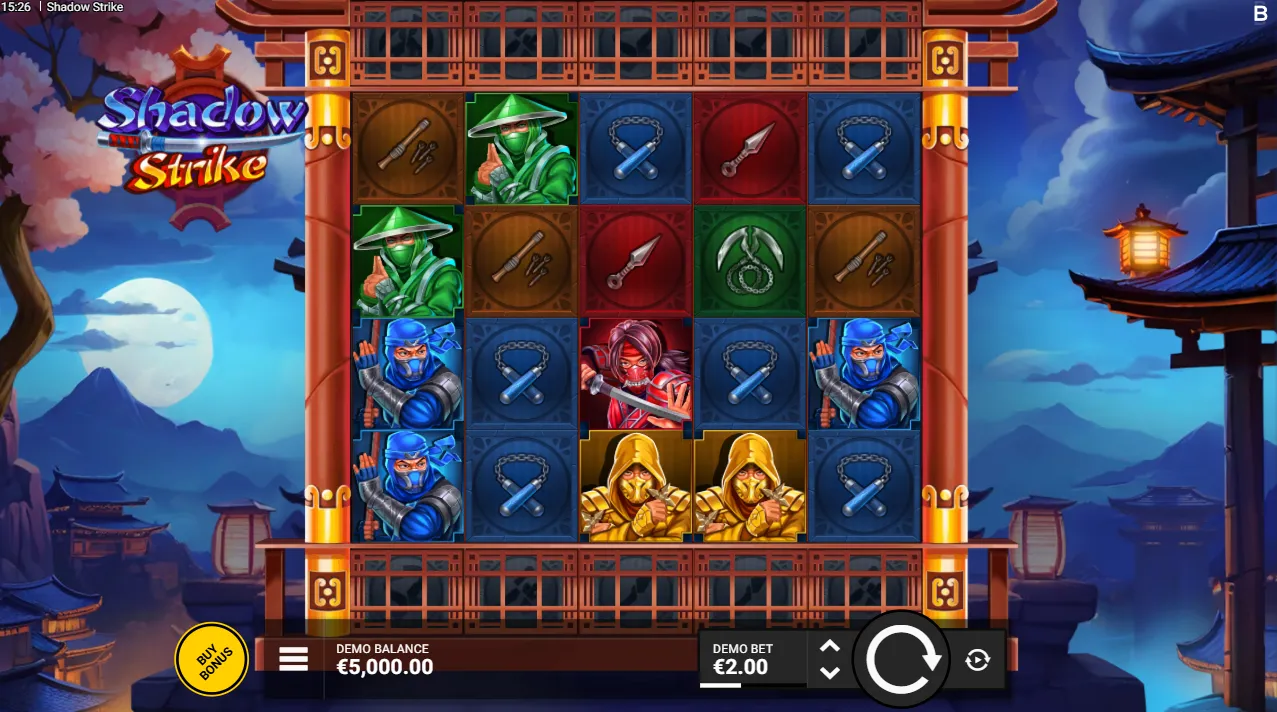Open the Buy Bonus feature

pyautogui.click(x=211, y=659)
